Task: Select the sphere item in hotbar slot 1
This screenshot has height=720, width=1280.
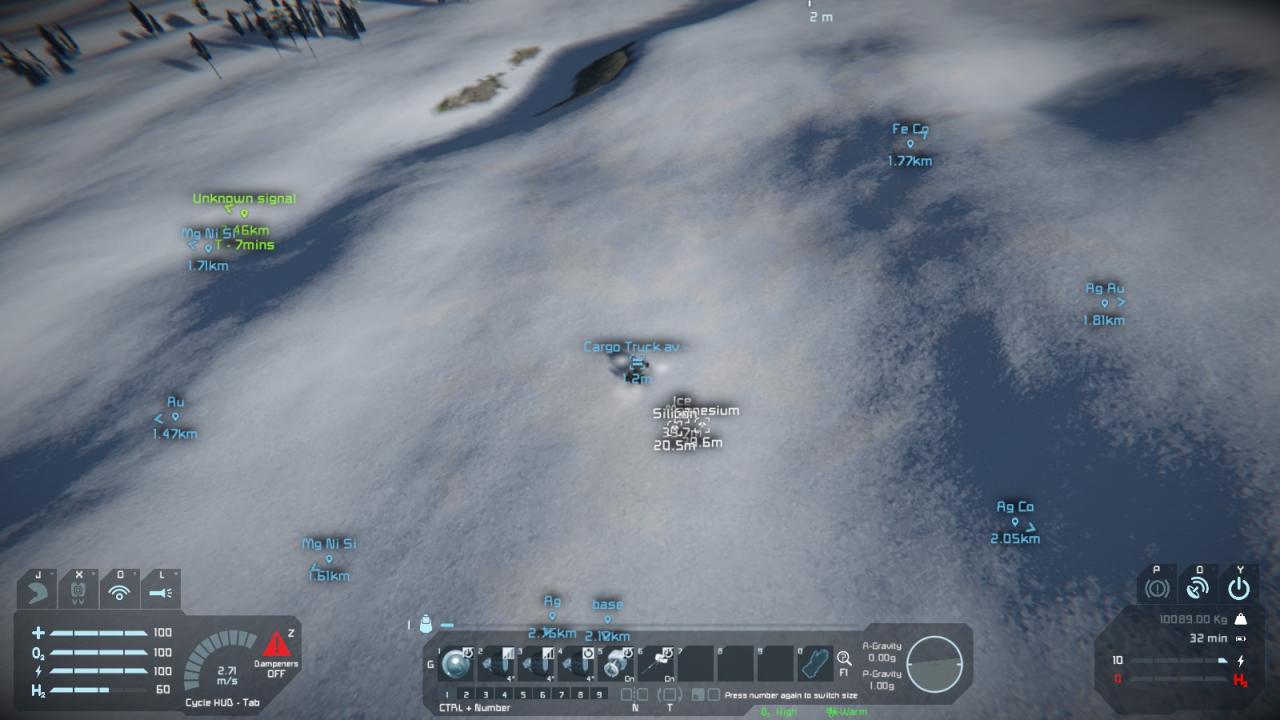Action: [457, 664]
